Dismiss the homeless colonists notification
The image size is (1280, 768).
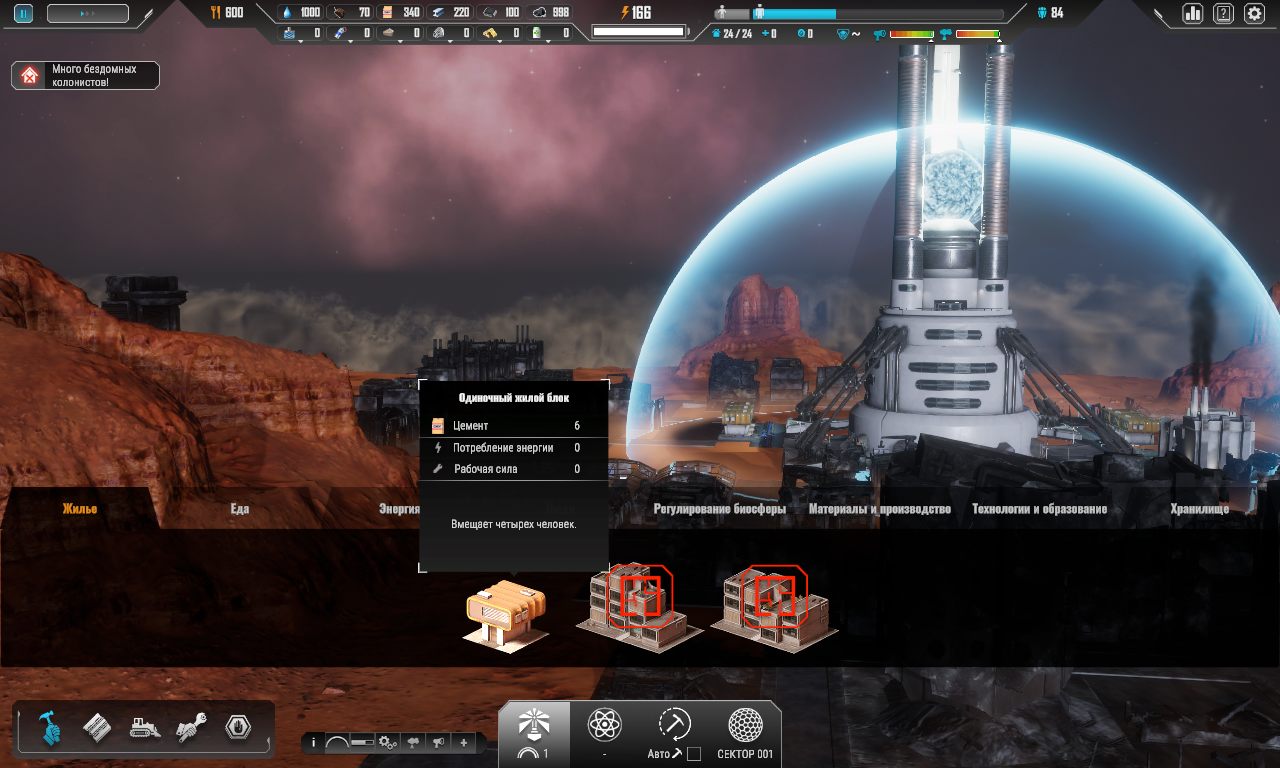point(85,74)
